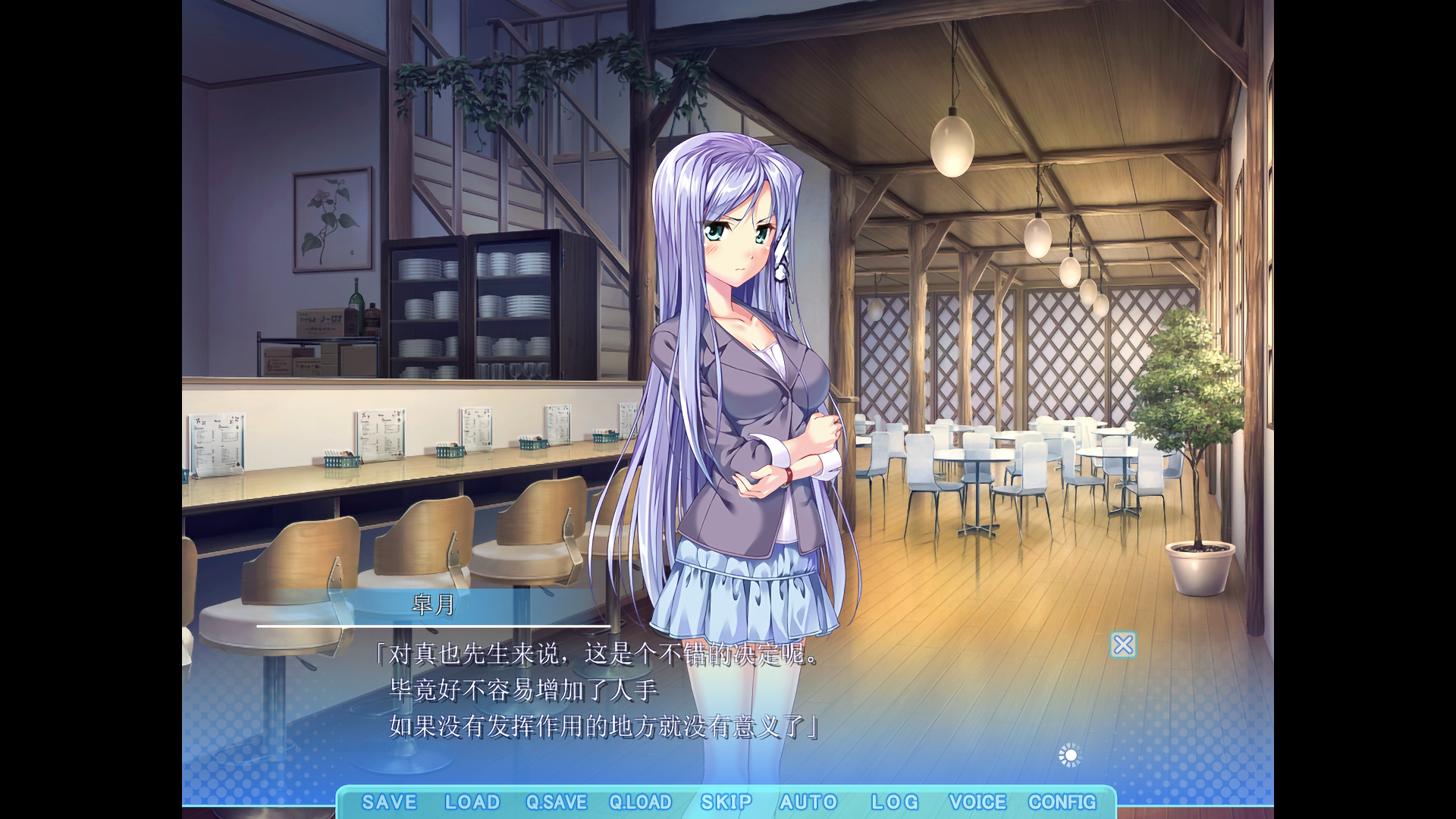Replay the VOICE line

point(977,802)
